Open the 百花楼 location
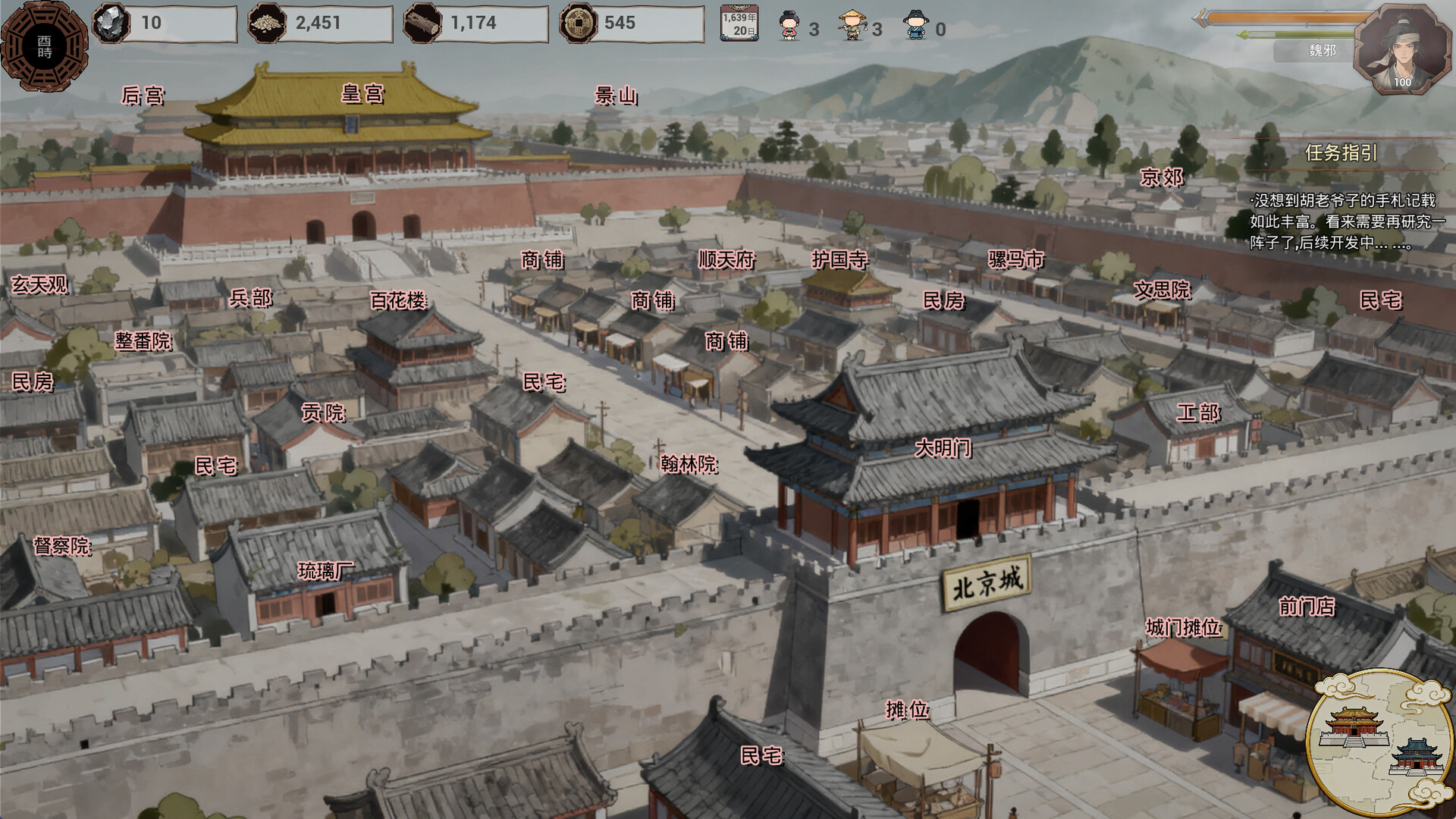1456x819 pixels. (x=398, y=300)
